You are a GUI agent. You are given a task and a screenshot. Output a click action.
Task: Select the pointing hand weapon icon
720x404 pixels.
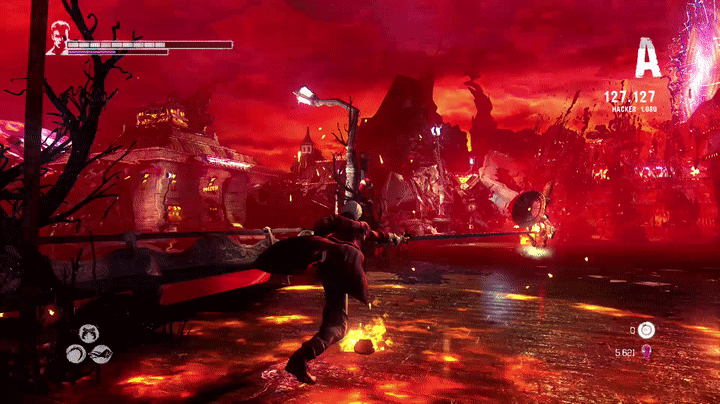(x=100, y=353)
